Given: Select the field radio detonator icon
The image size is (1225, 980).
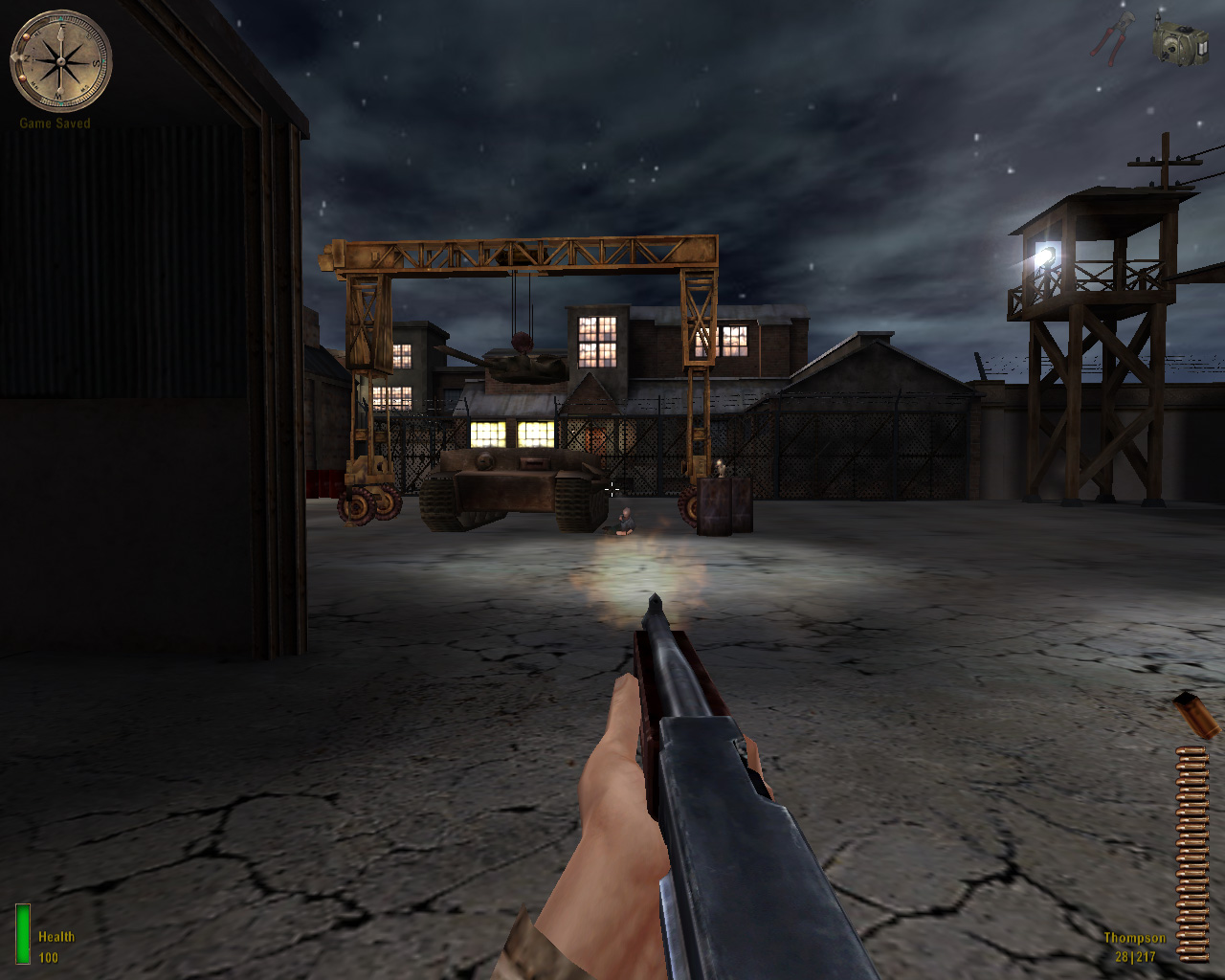Looking at the screenshot, I should point(1179,43).
